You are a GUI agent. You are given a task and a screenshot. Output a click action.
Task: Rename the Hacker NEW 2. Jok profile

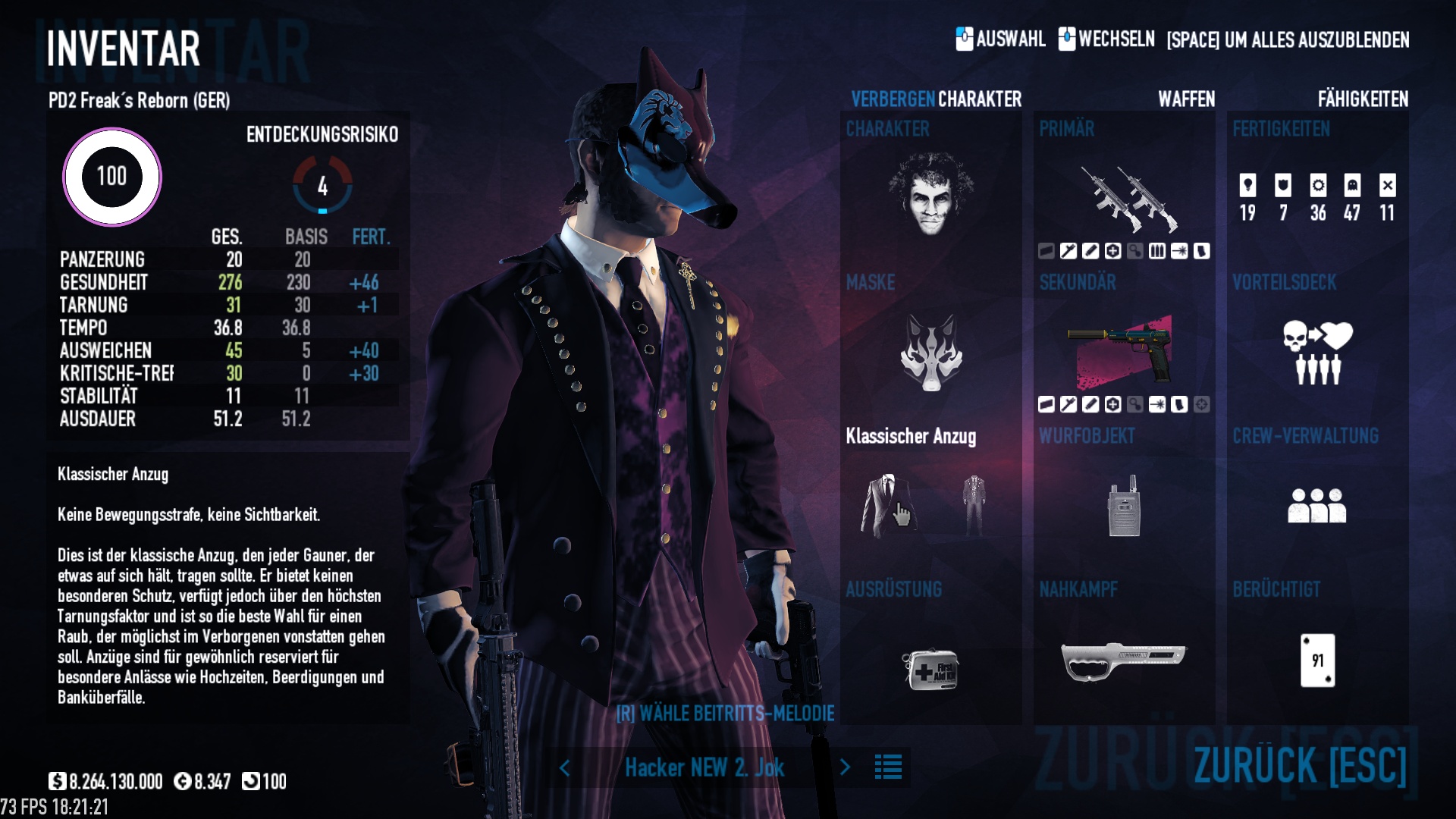[704, 767]
